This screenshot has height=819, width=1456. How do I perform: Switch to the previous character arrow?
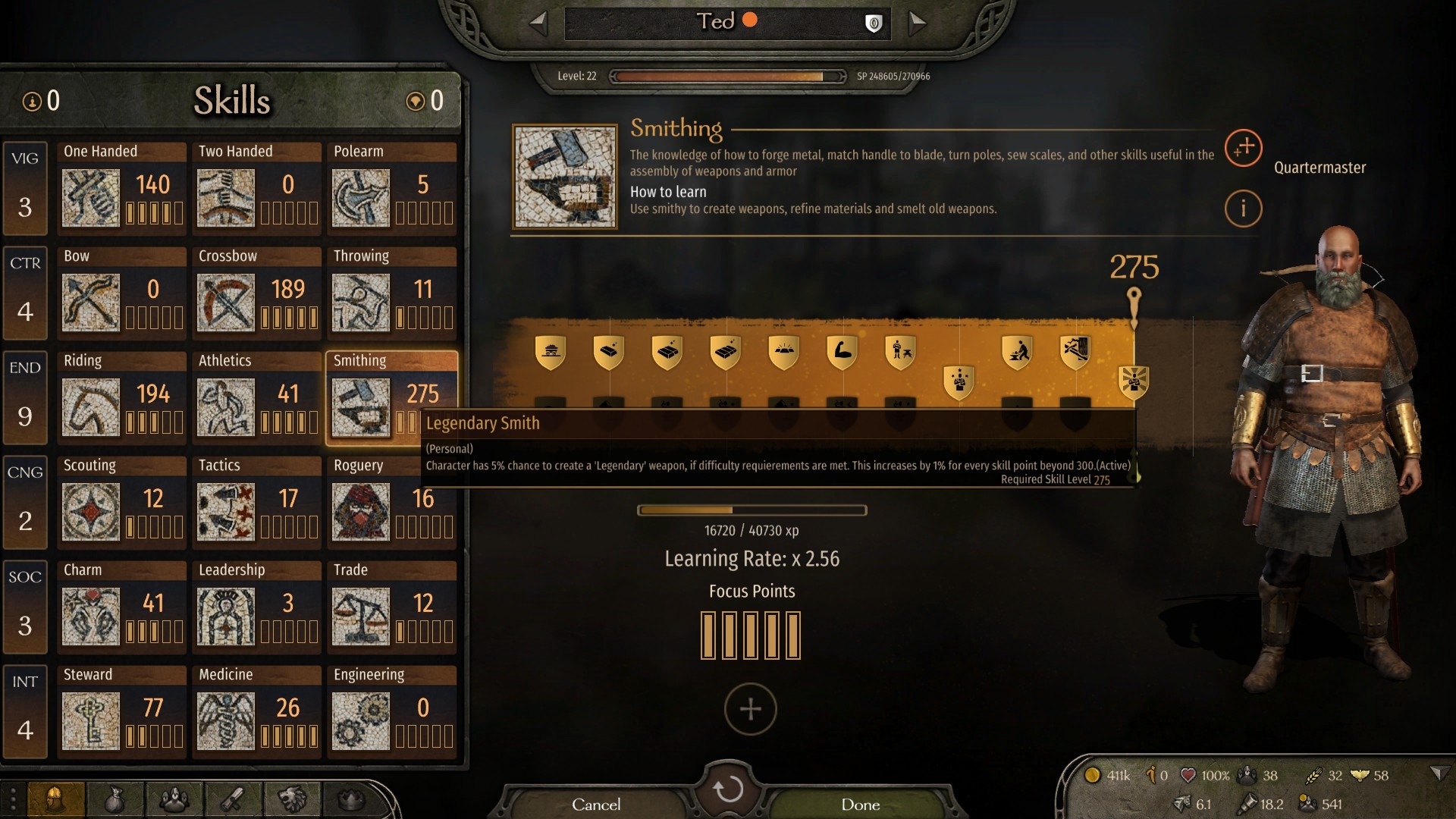coord(538,23)
